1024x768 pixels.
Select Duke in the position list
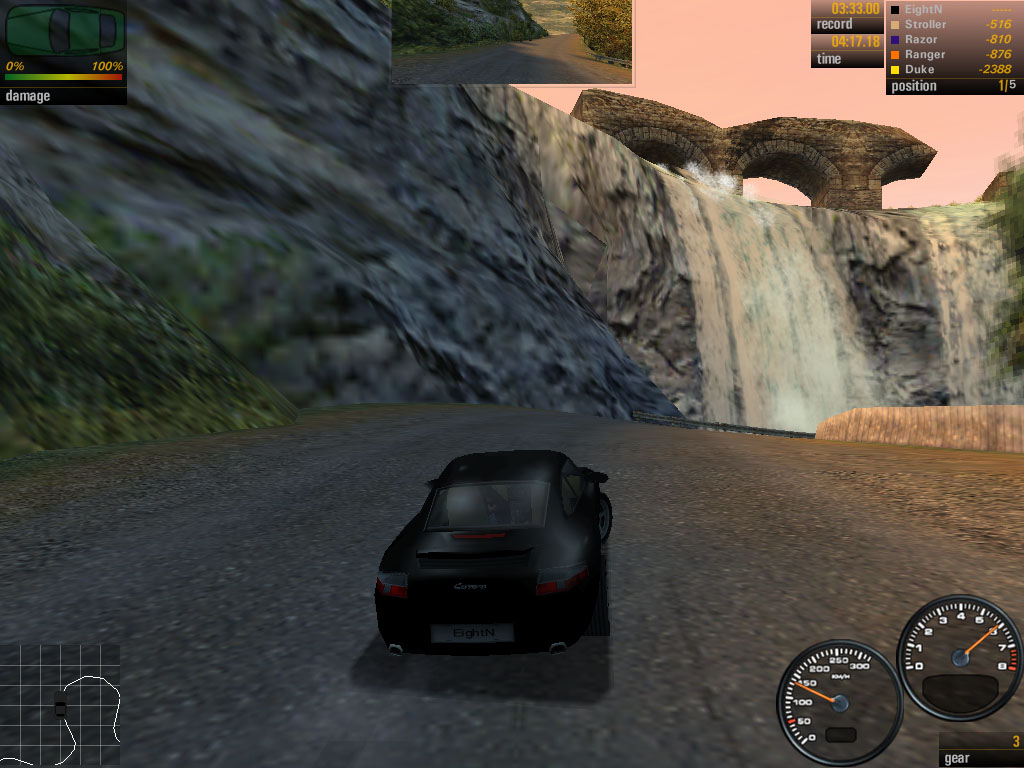(919, 69)
